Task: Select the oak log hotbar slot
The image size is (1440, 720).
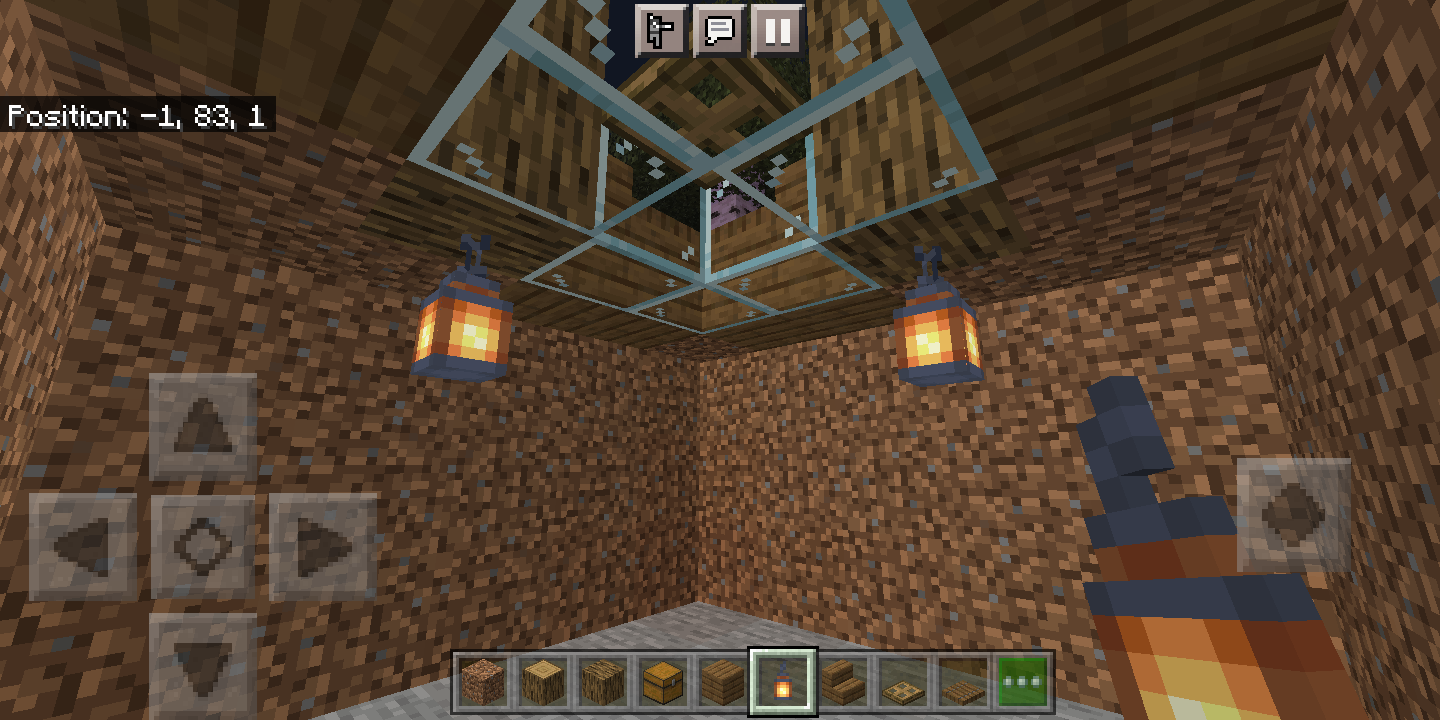Action: pyautogui.click(x=601, y=682)
